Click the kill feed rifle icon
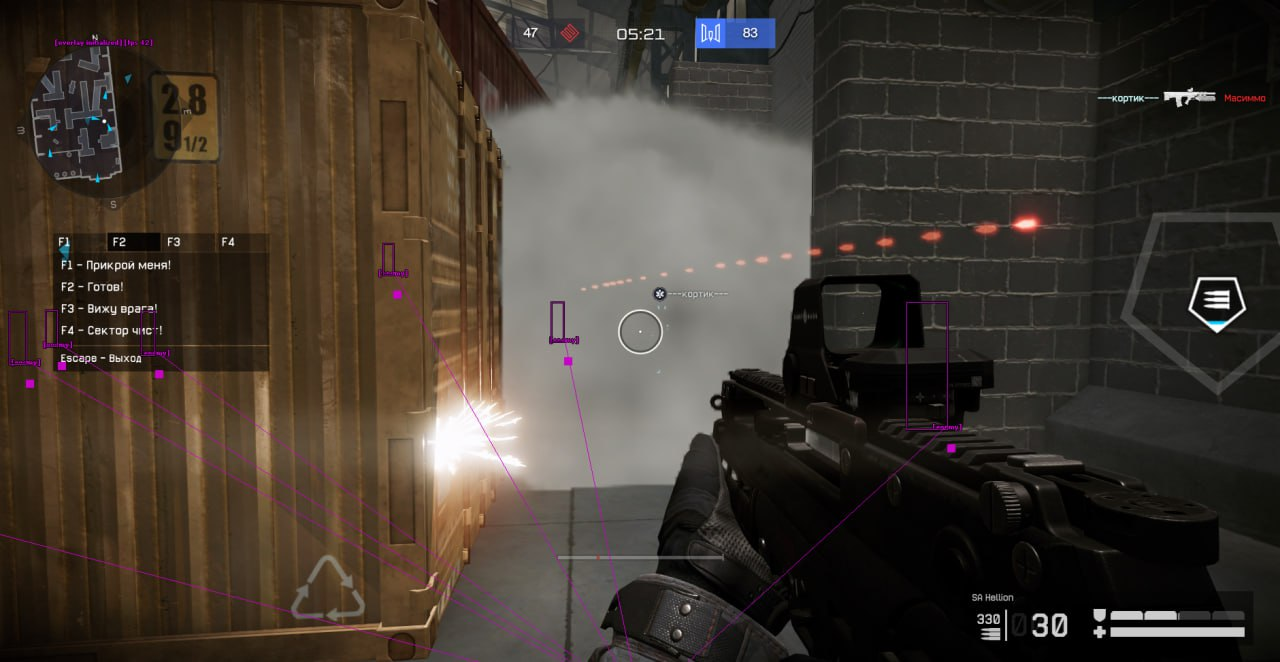 pyautogui.click(x=1189, y=98)
